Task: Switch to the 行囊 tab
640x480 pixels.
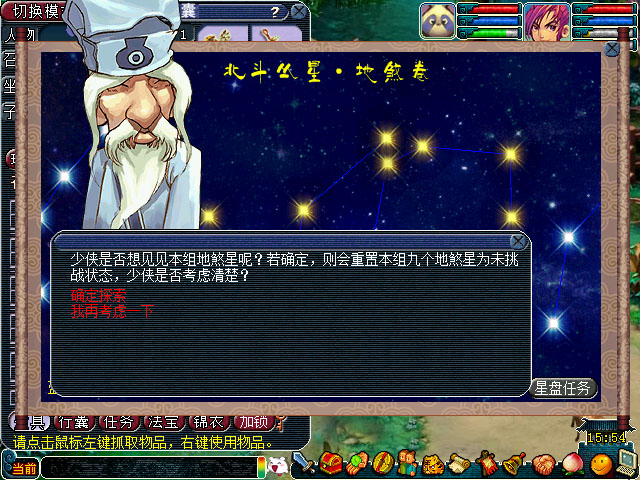Action: click(x=76, y=423)
